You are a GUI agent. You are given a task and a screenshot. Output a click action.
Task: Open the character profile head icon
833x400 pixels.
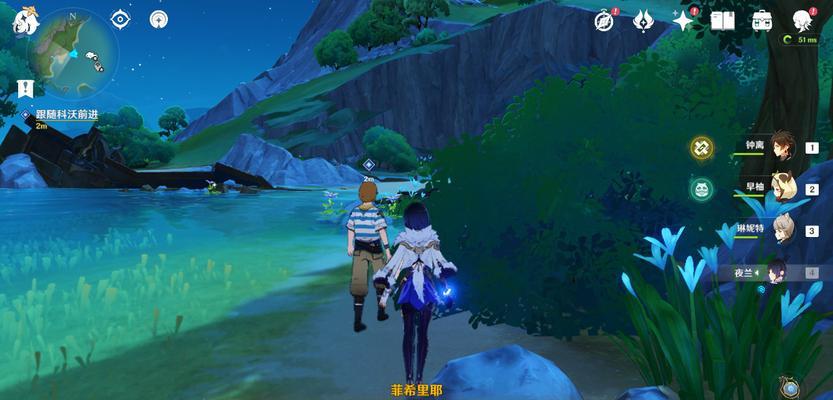801,20
